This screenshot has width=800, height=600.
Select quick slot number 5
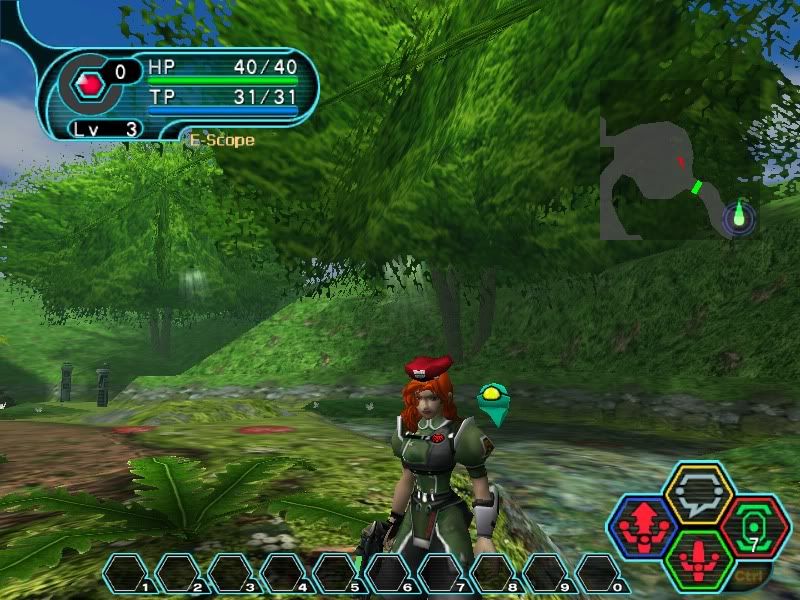pos(336,573)
